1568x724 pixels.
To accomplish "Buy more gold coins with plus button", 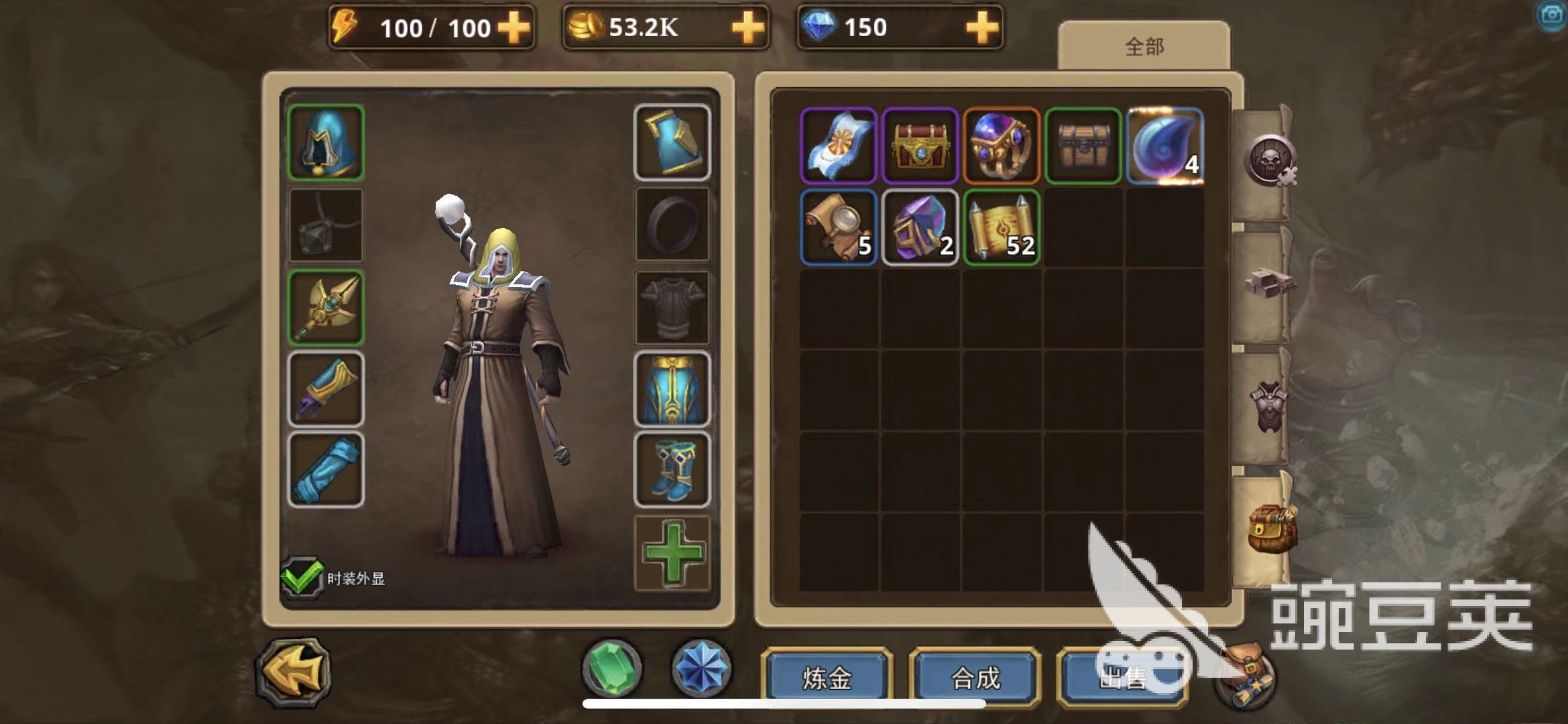I will point(747,28).
